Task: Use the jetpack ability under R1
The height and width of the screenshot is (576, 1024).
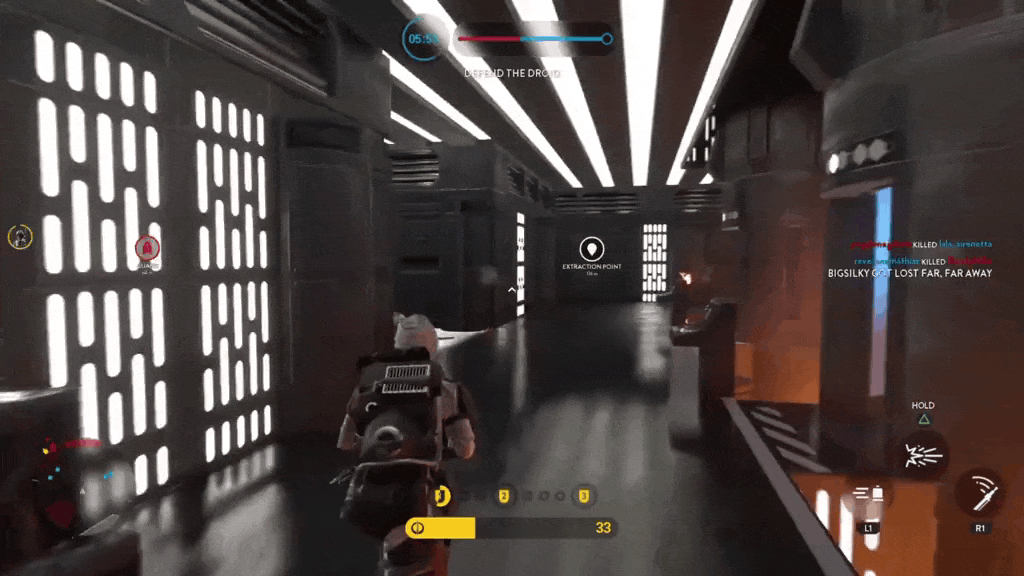Action: point(978,493)
